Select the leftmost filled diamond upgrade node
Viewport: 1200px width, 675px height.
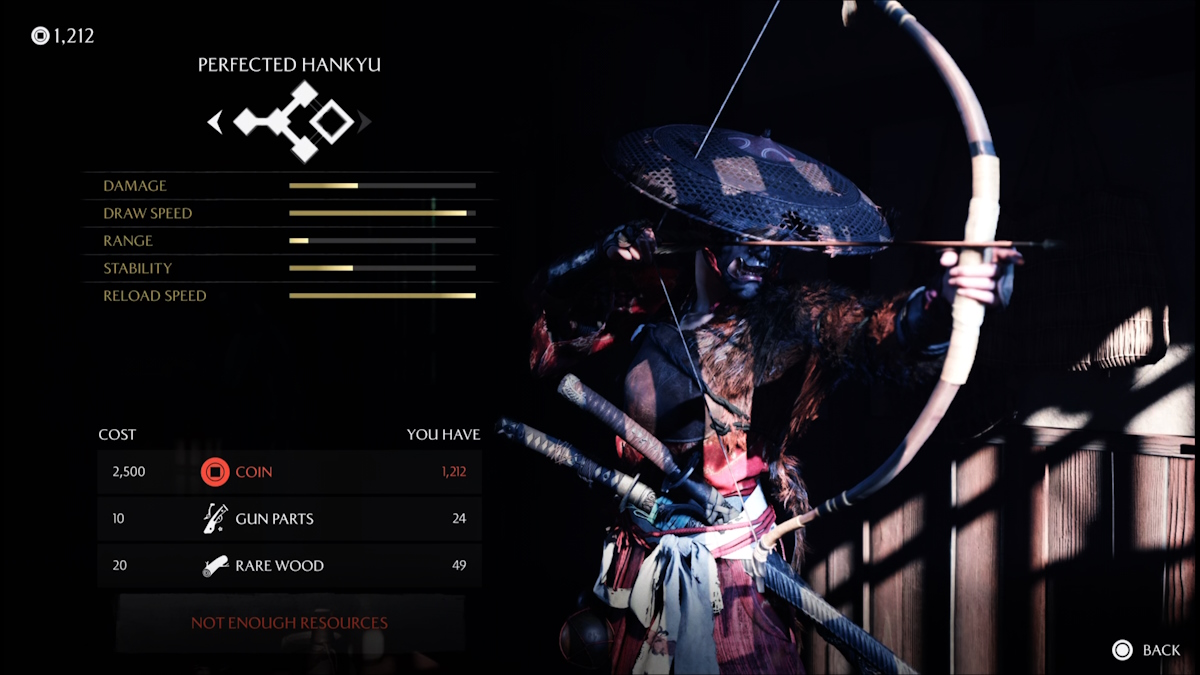tap(247, 122)
